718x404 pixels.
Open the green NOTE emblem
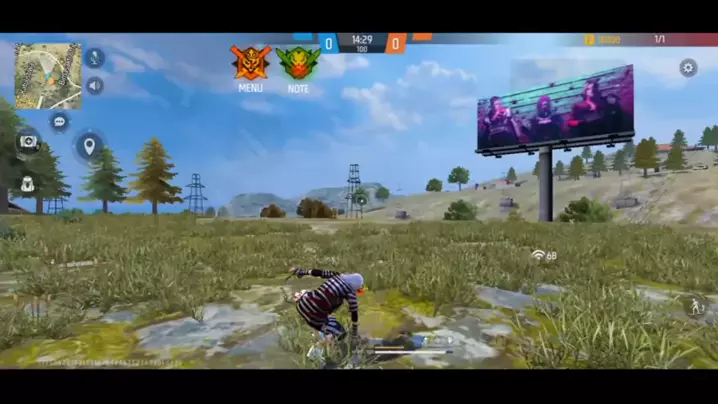coord(298,64)
